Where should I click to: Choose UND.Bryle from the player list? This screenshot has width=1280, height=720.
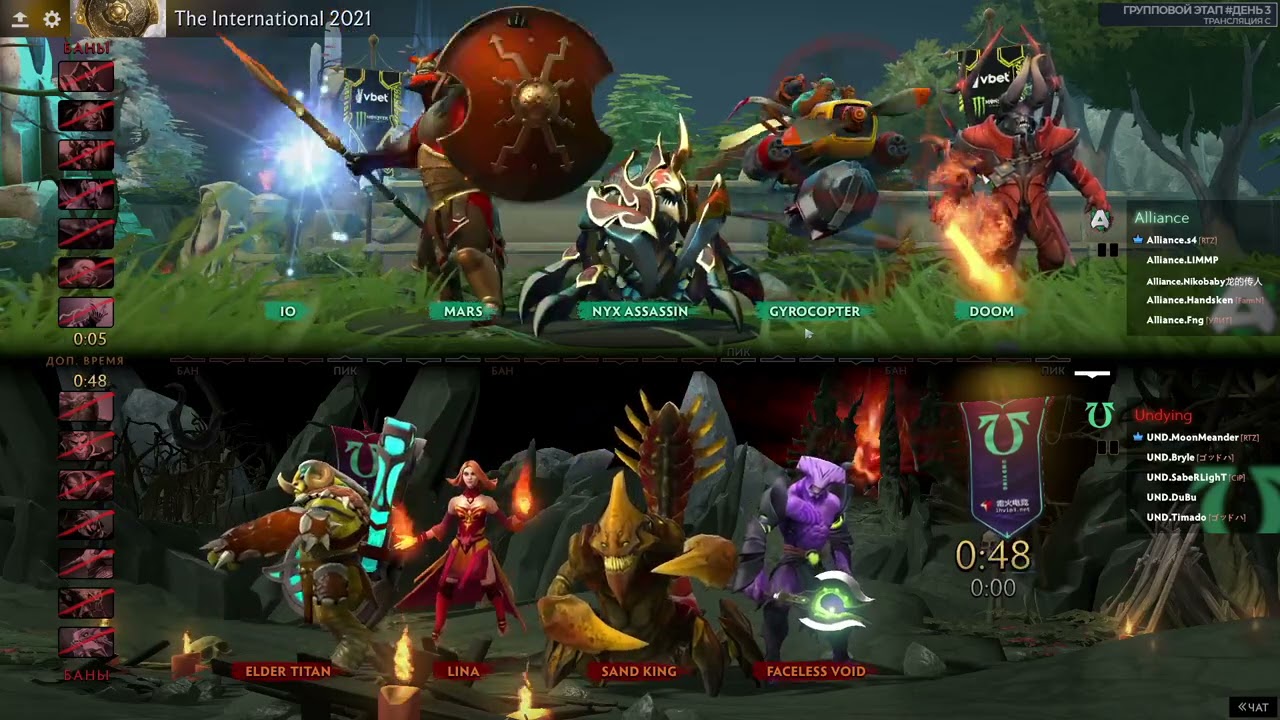click(x=1170, y=457)
